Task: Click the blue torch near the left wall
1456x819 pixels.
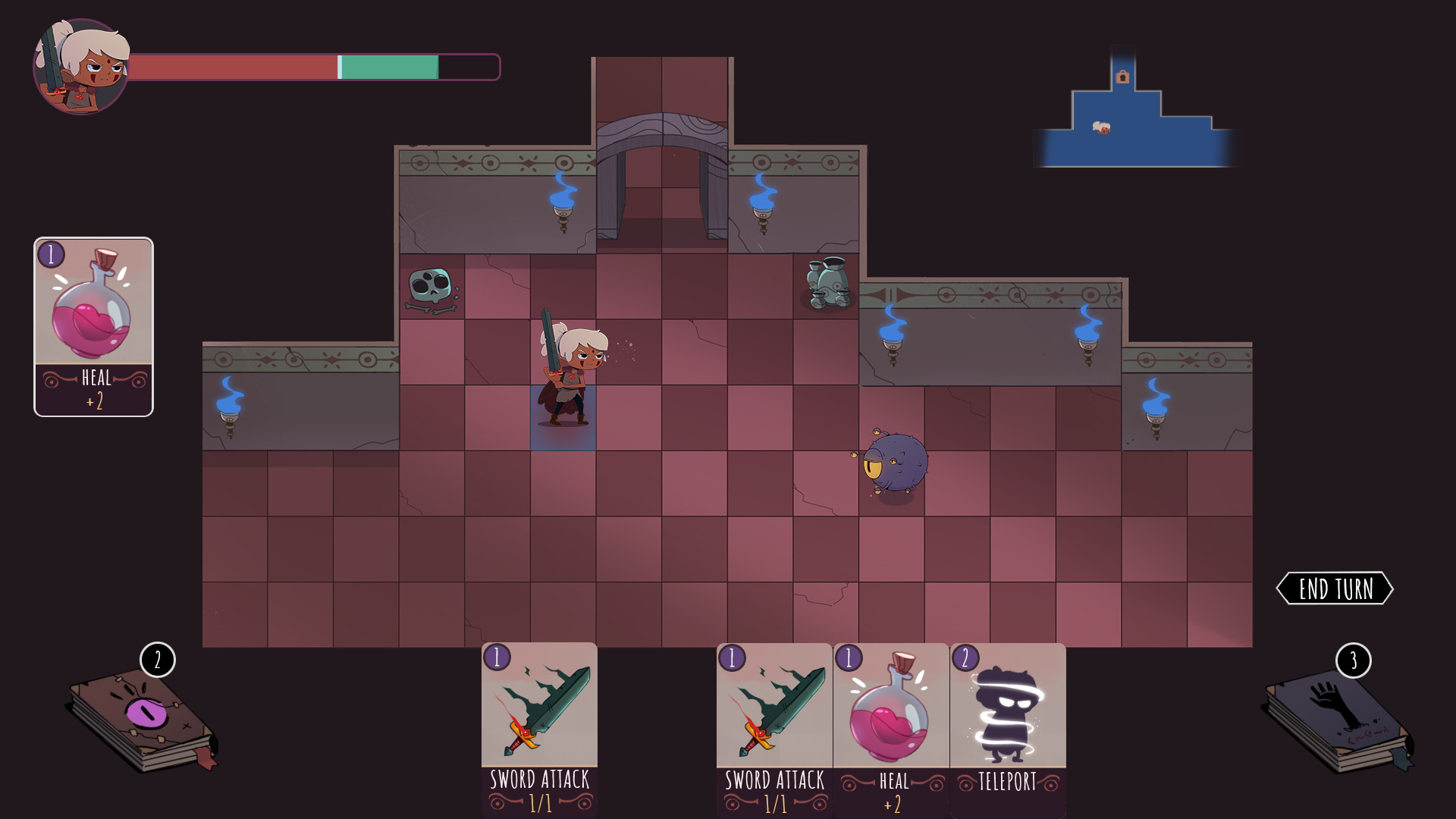Action: 231,402
